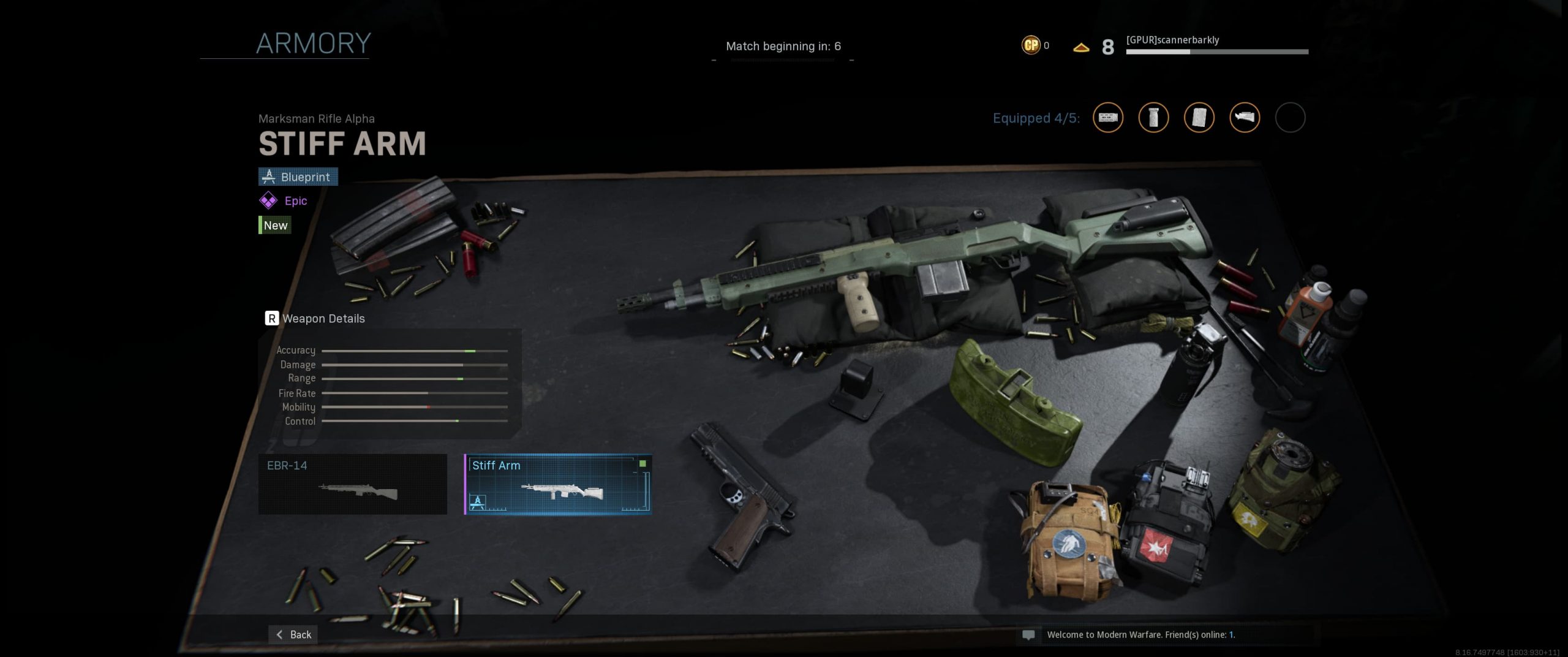The height and width of the screenshot is (657, 1568).
Task: Open the ARMORY screen header
Action: pos(313,43)
